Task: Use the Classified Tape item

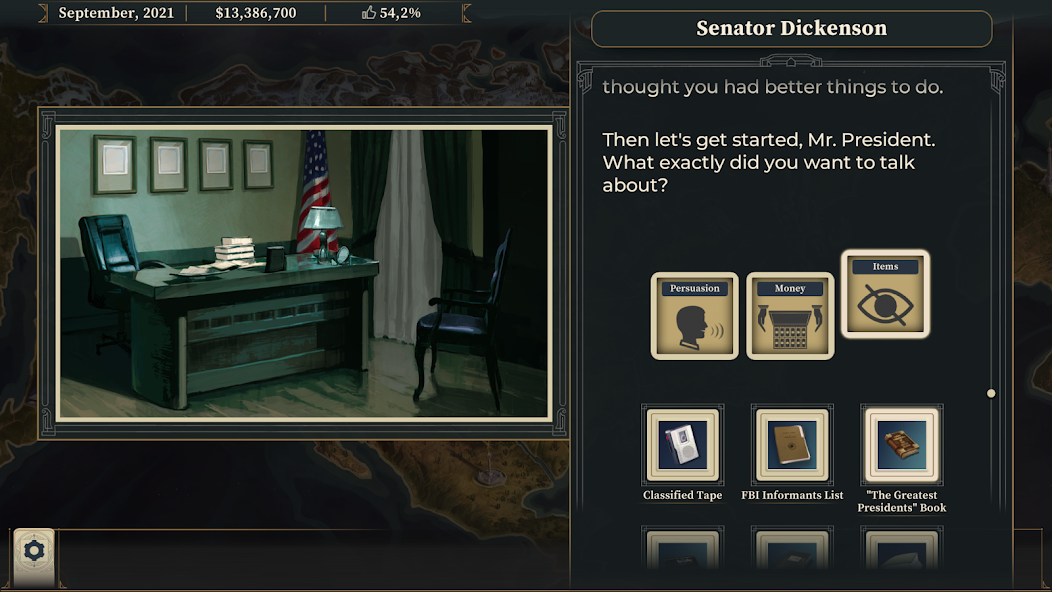Action: (x=682, y=444)
